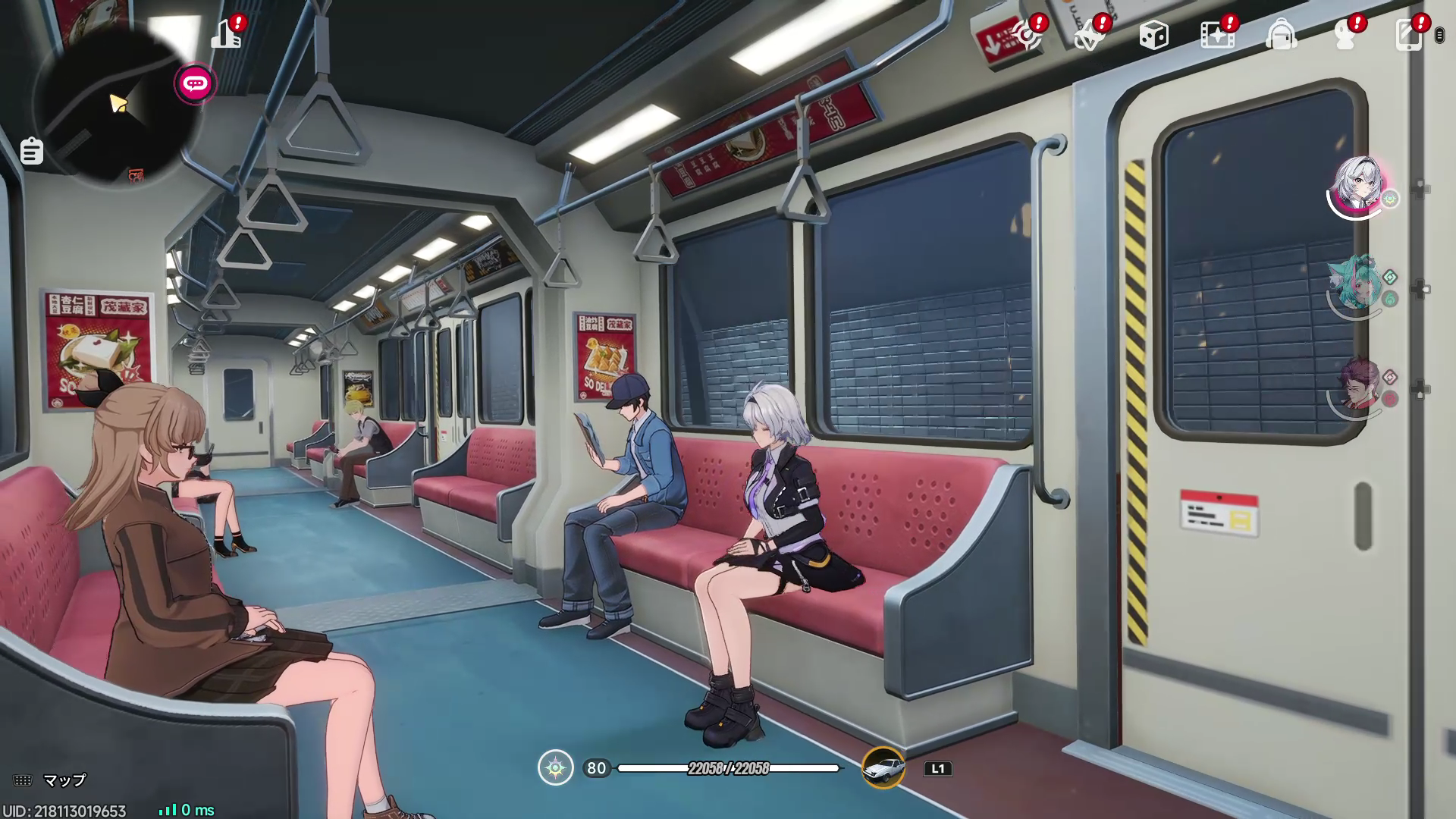Open the character figure icon
Image resolution: width=1456 pixels, height=819 pixels.
[x=1345, y=36]
